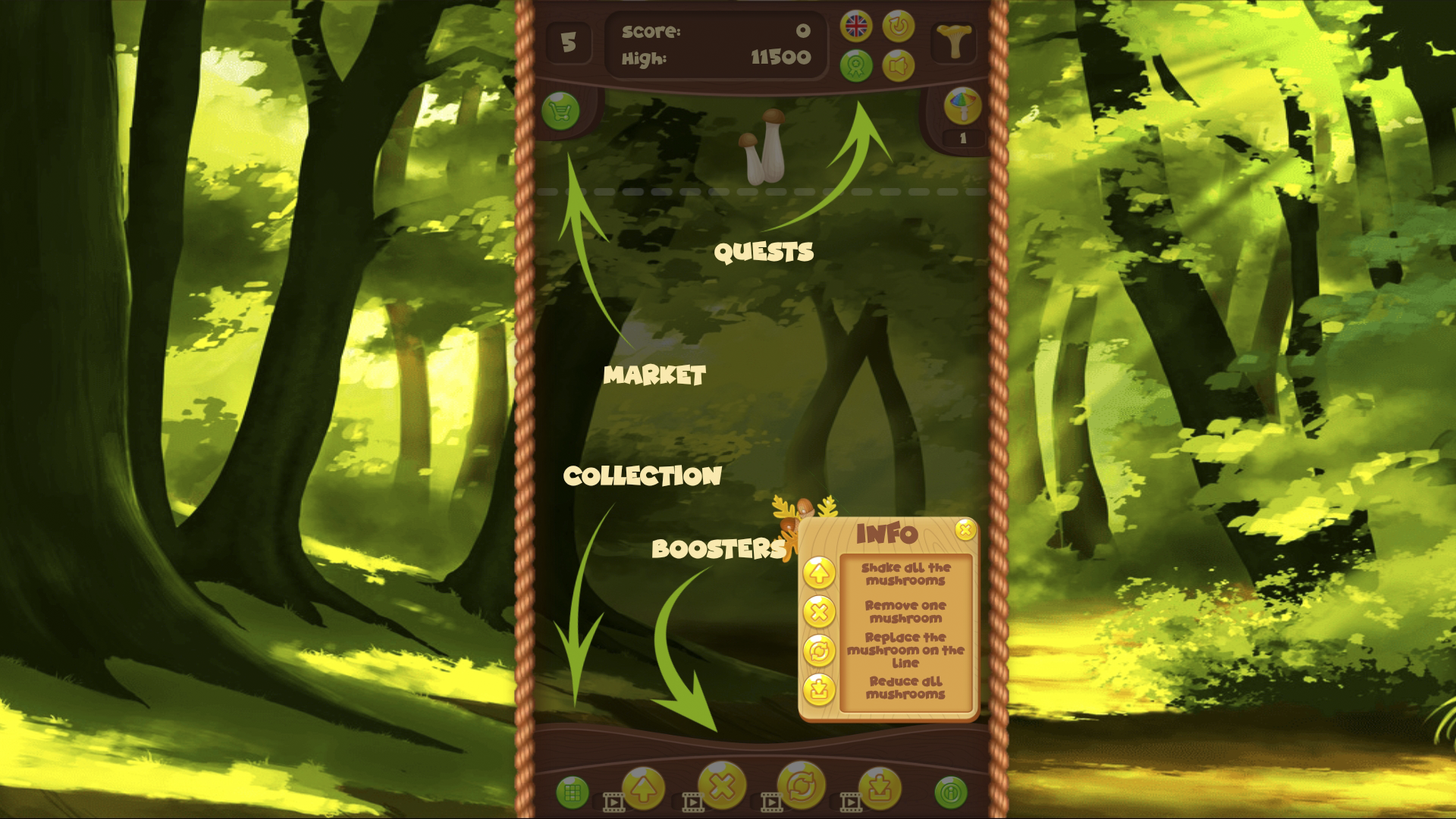Watch ad clip next to the shake booster

[614, 802]
